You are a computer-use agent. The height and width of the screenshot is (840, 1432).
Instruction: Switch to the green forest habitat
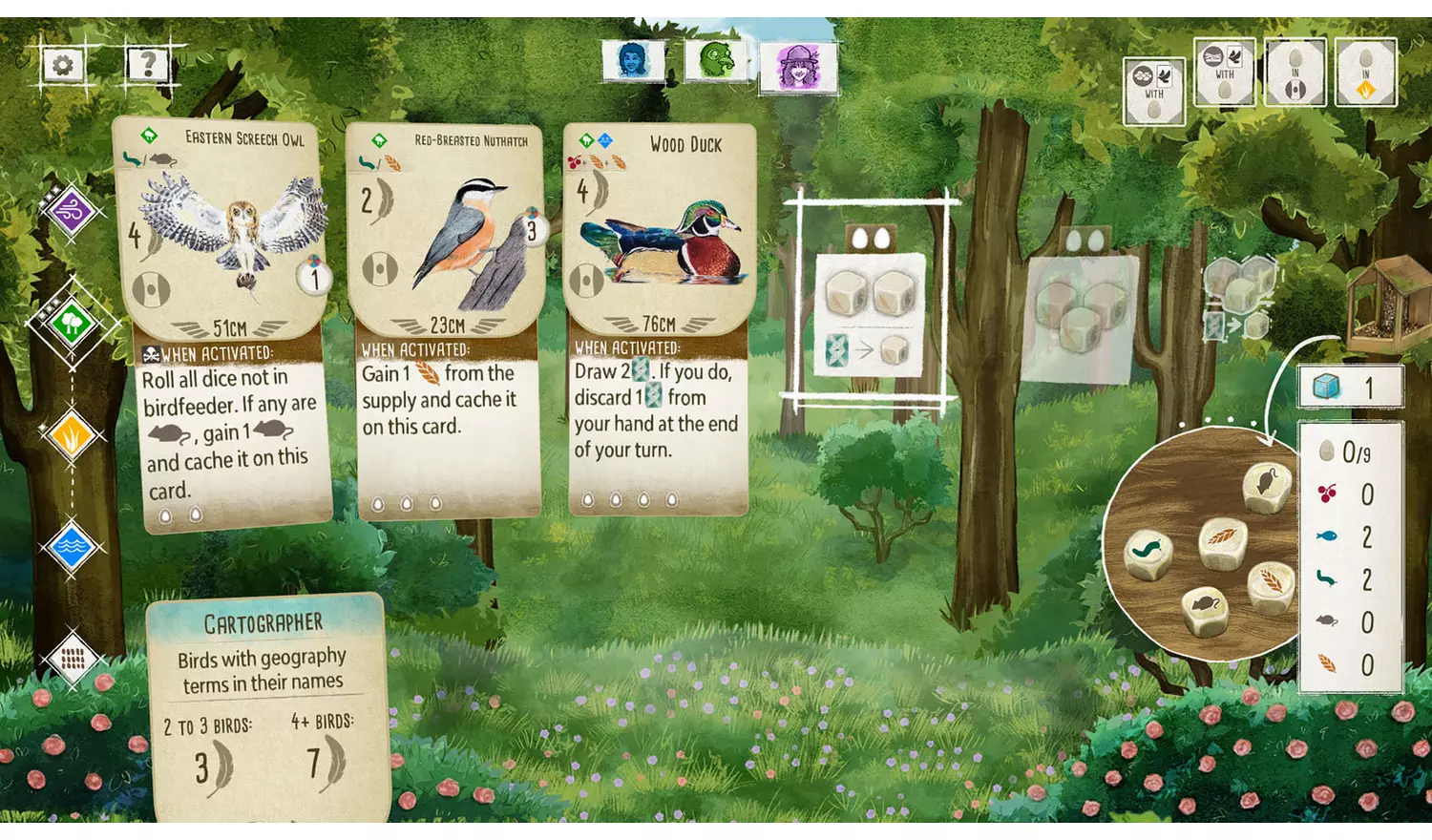point(72,323)
